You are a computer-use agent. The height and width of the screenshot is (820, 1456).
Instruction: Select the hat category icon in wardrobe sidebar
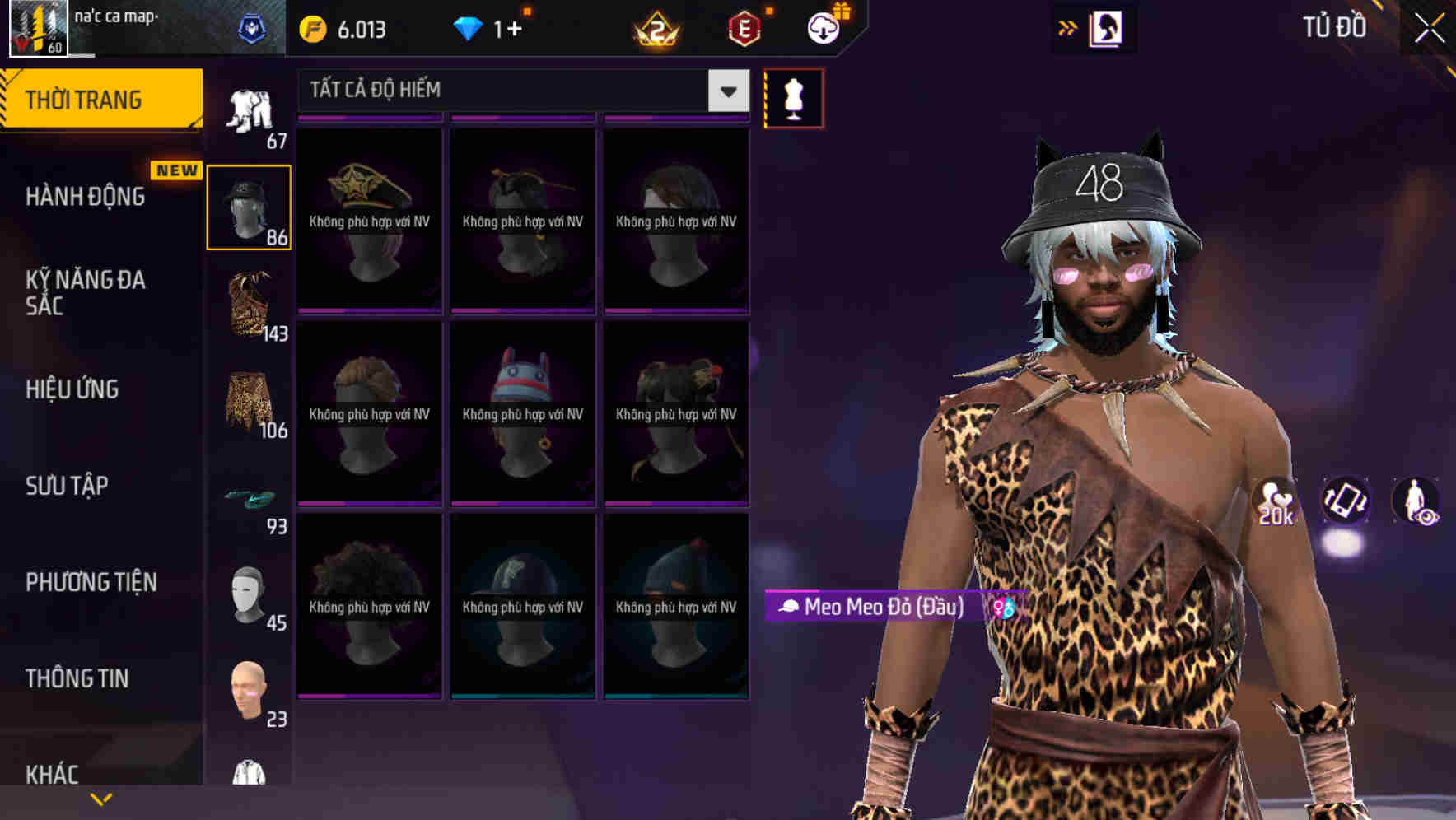[x=249, y=206]
